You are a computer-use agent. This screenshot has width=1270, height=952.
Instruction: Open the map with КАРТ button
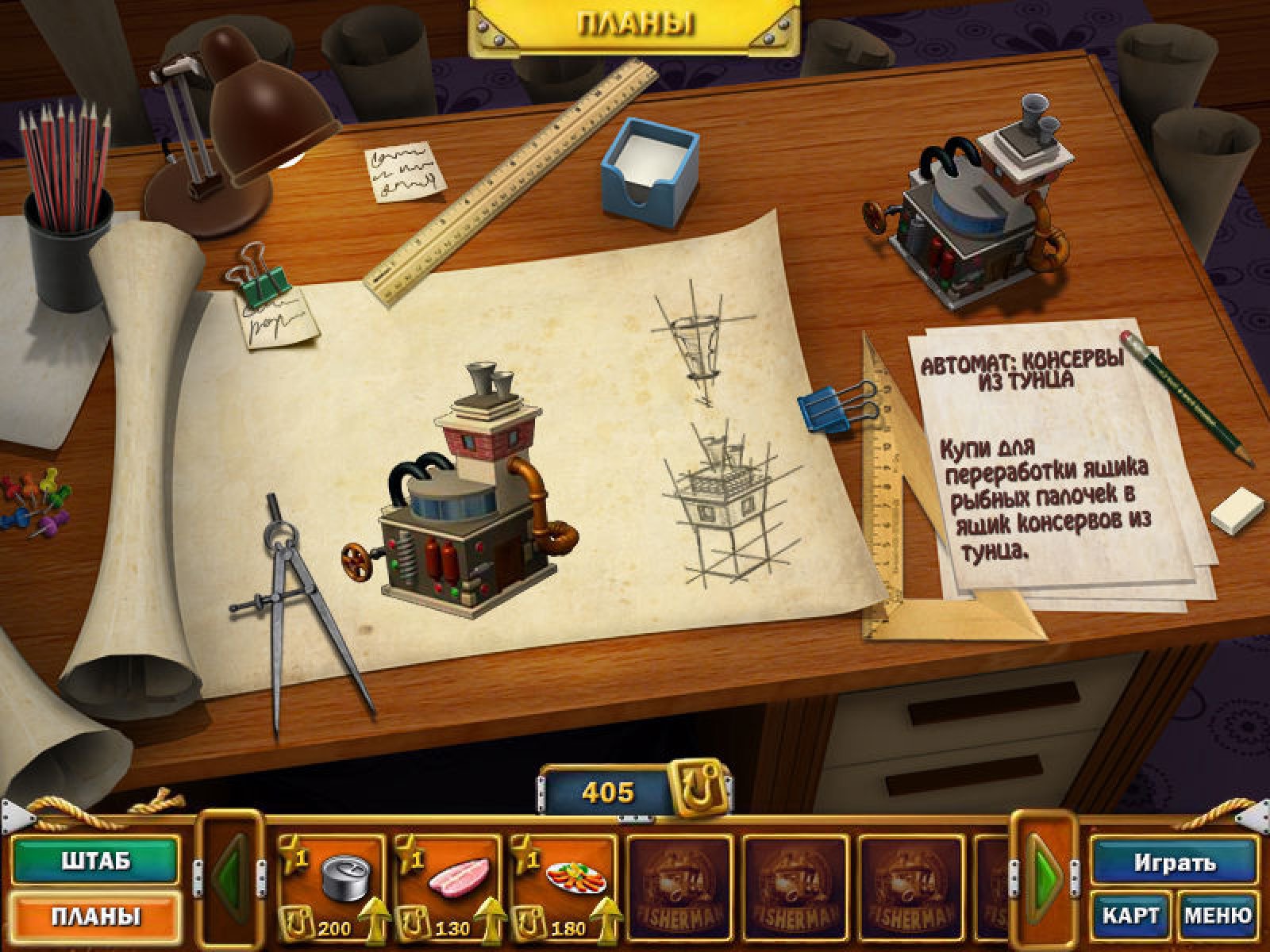pyautogui.click(x=1130, y=915)
